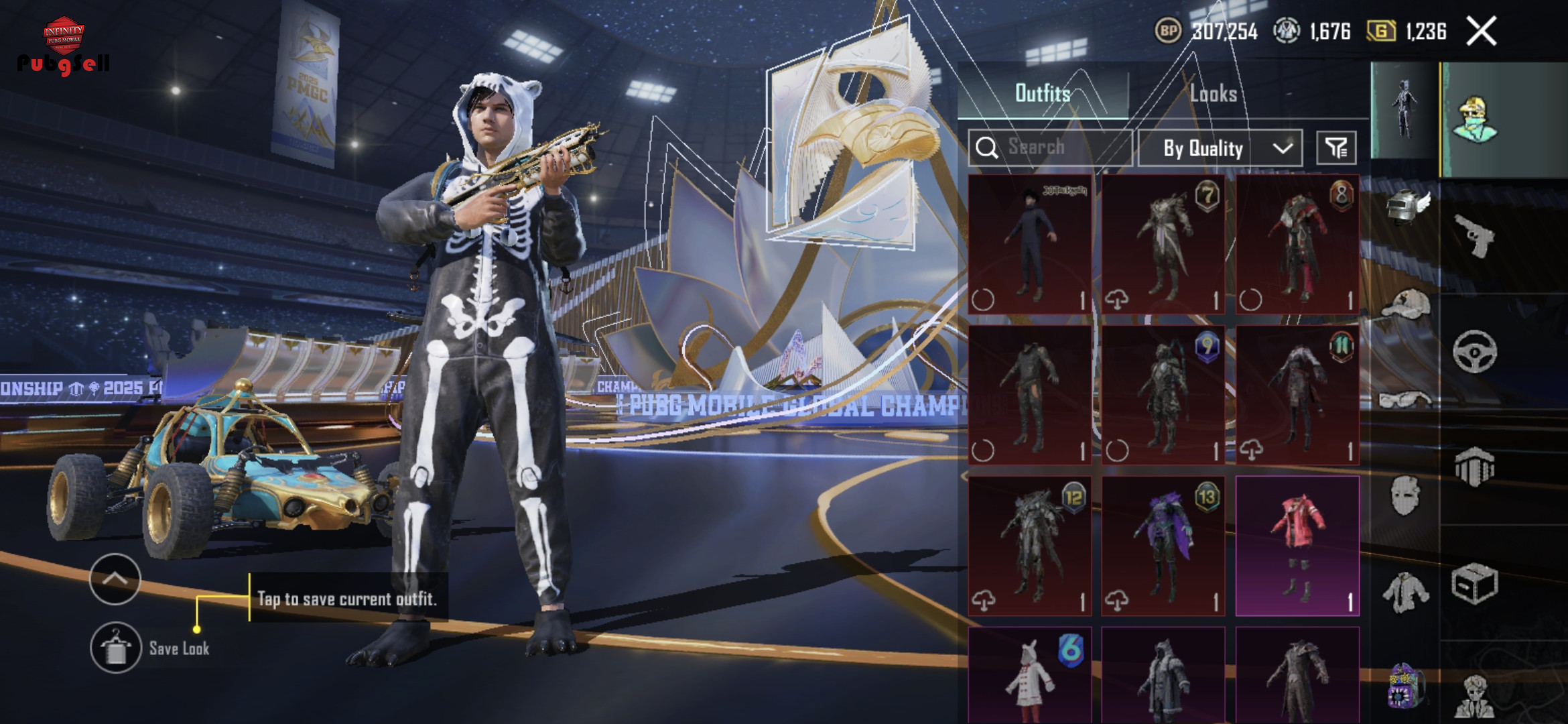Open the glasses accessories category
Viewport: 1568px width, 724px height.
(1406, 400)
